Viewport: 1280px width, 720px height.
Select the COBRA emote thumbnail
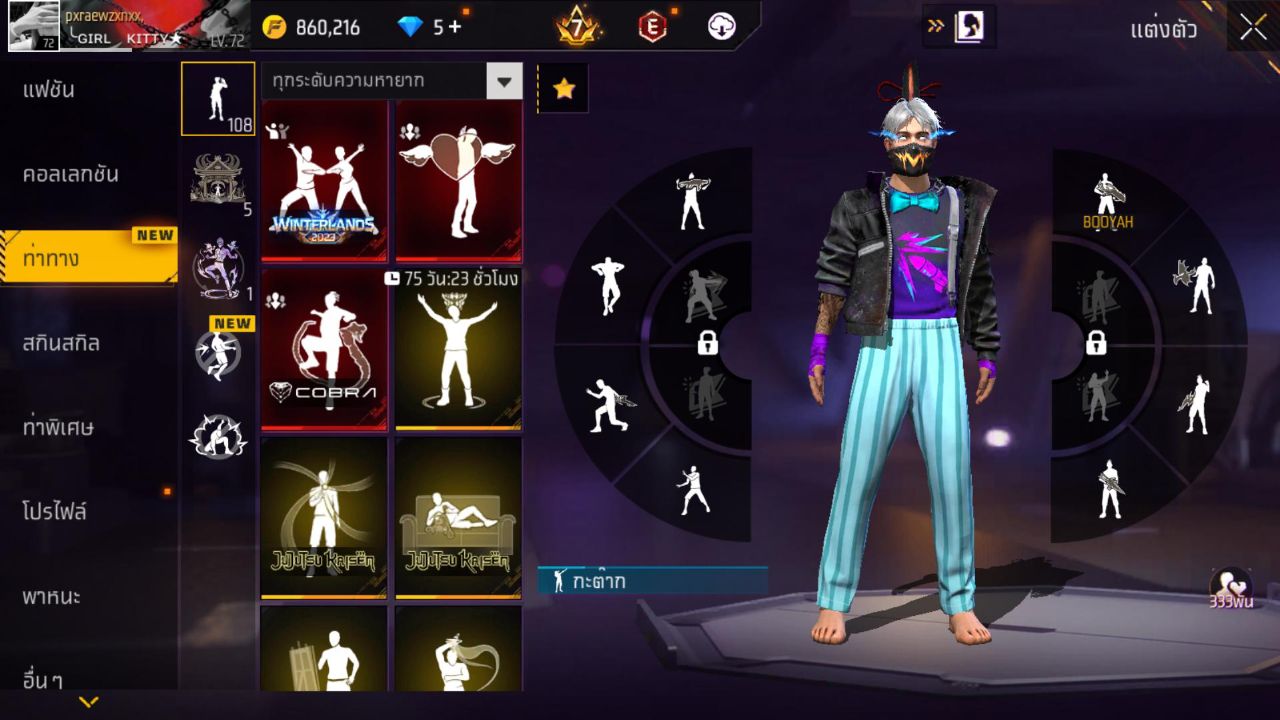click(324, 352)
